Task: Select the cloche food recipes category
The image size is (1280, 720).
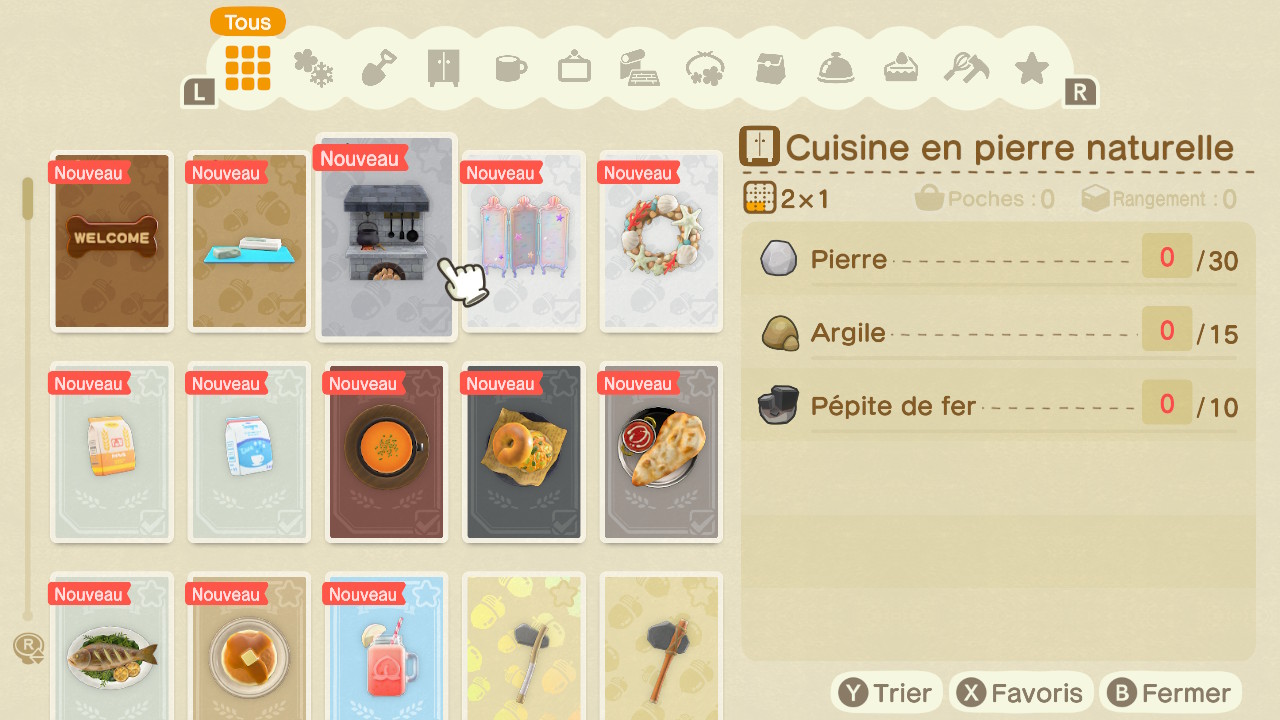Action: click(x=835, y=68)
